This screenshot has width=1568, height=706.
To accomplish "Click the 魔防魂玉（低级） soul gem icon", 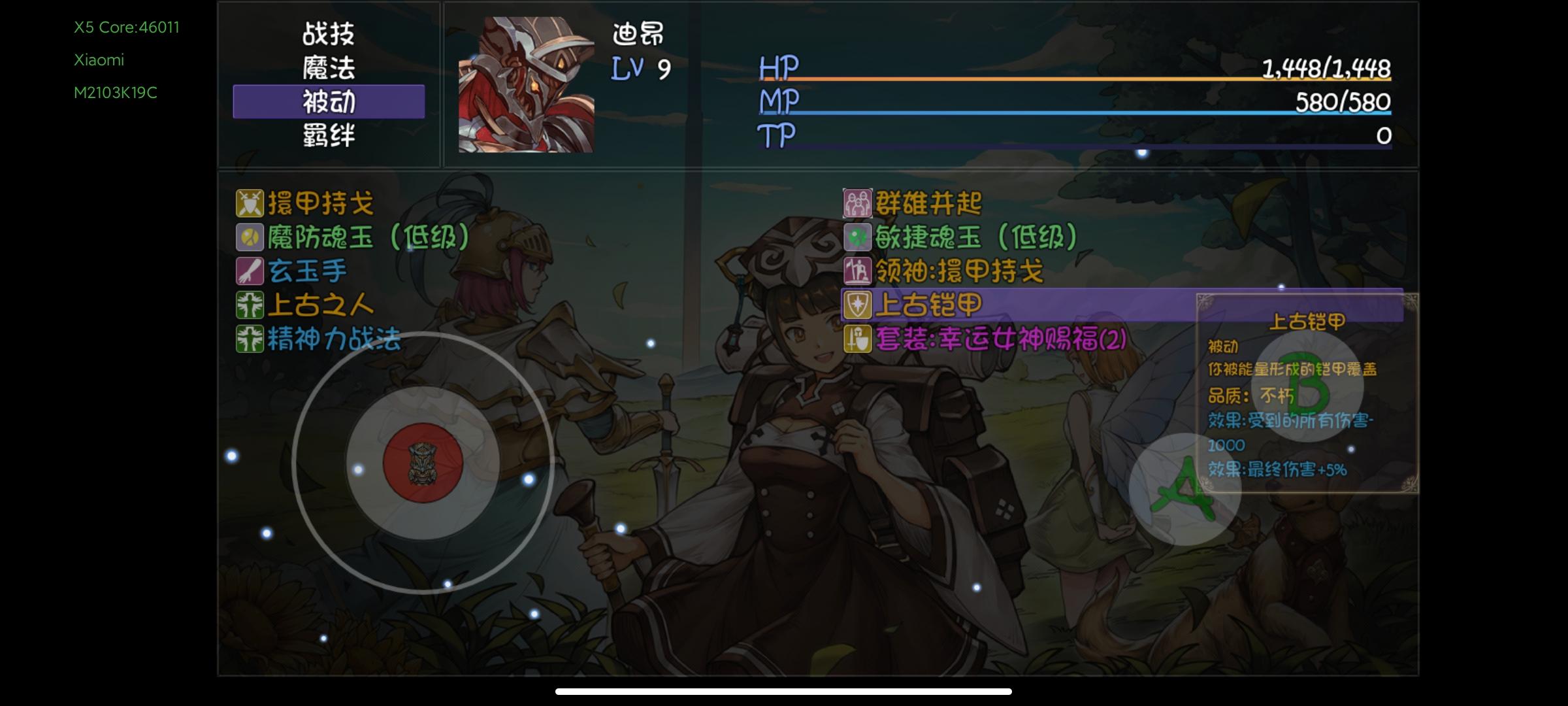I will [250, 237].
